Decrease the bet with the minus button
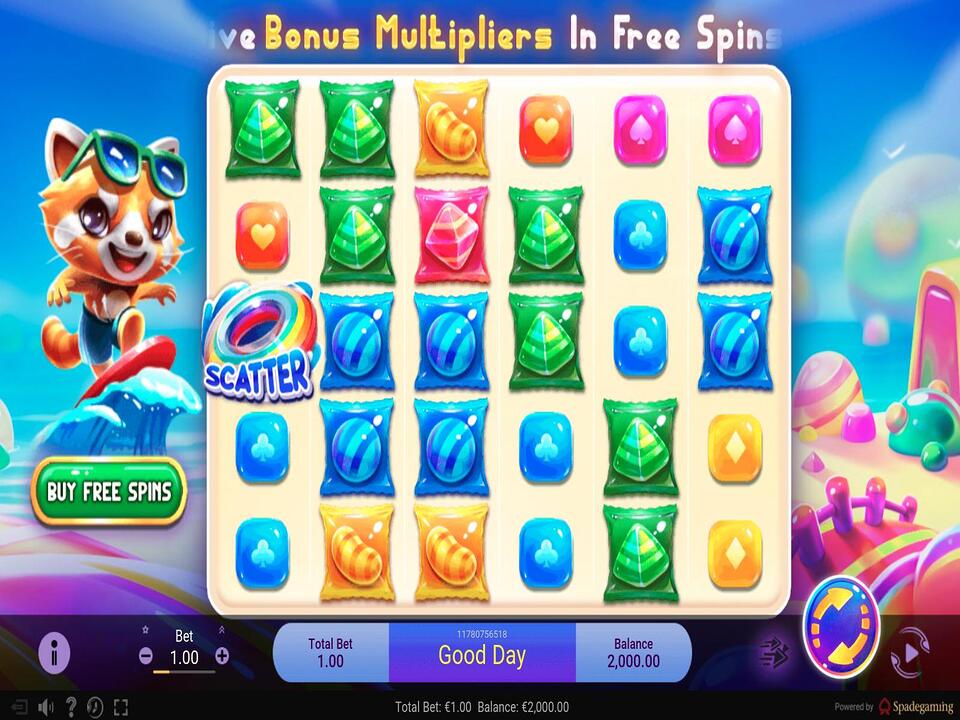 tap(146, 657)
